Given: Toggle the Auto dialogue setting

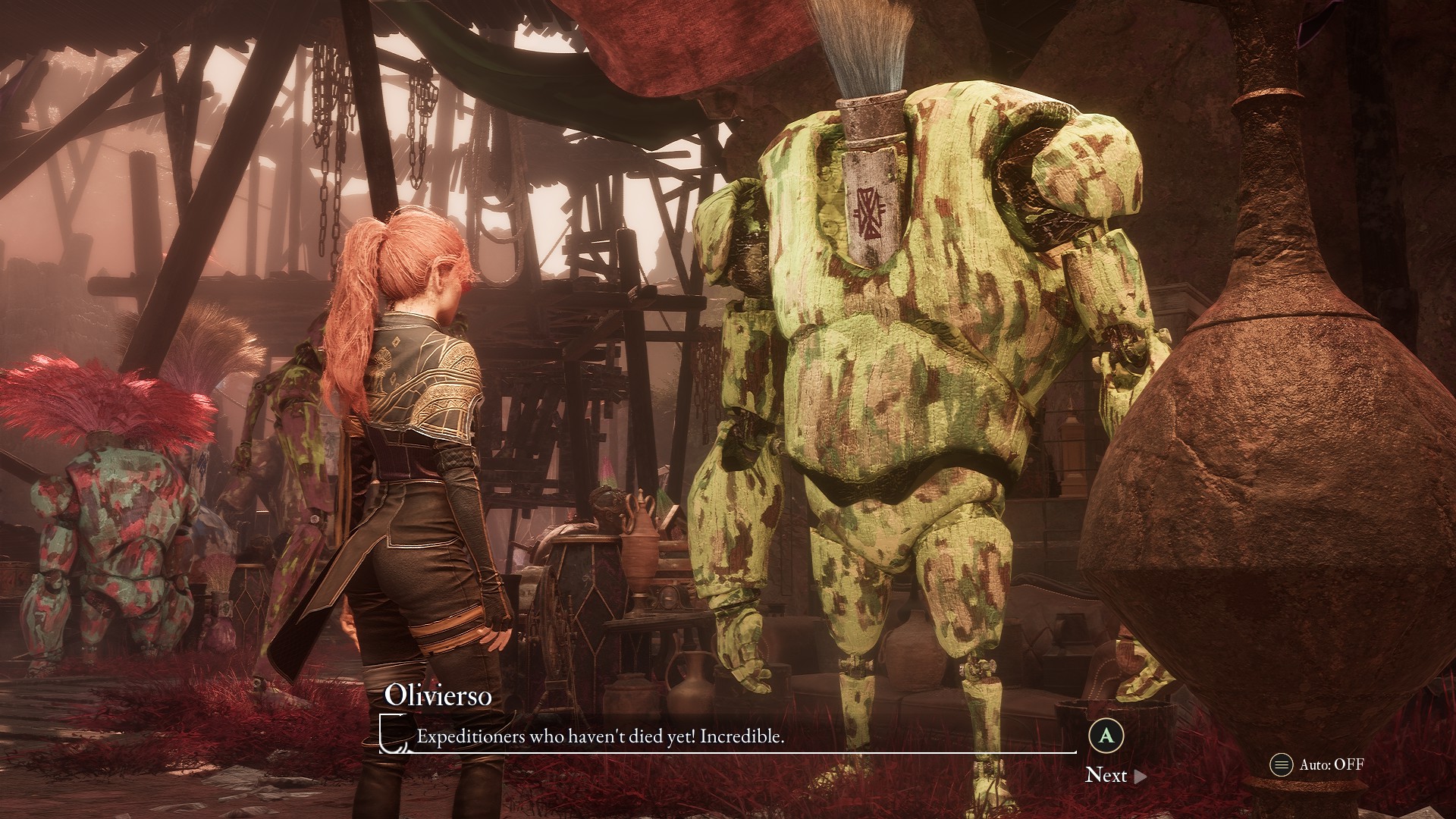Looking at the screenshot, I should pyautogui.click(x=1317, y=764).
